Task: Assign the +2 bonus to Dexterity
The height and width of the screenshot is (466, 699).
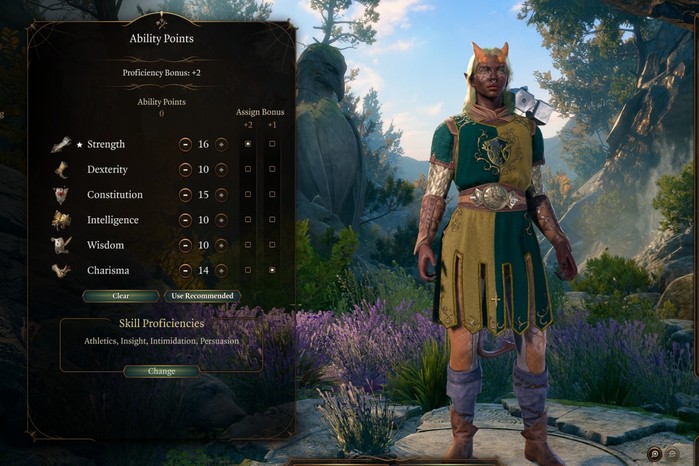Action: coord(248,169)
